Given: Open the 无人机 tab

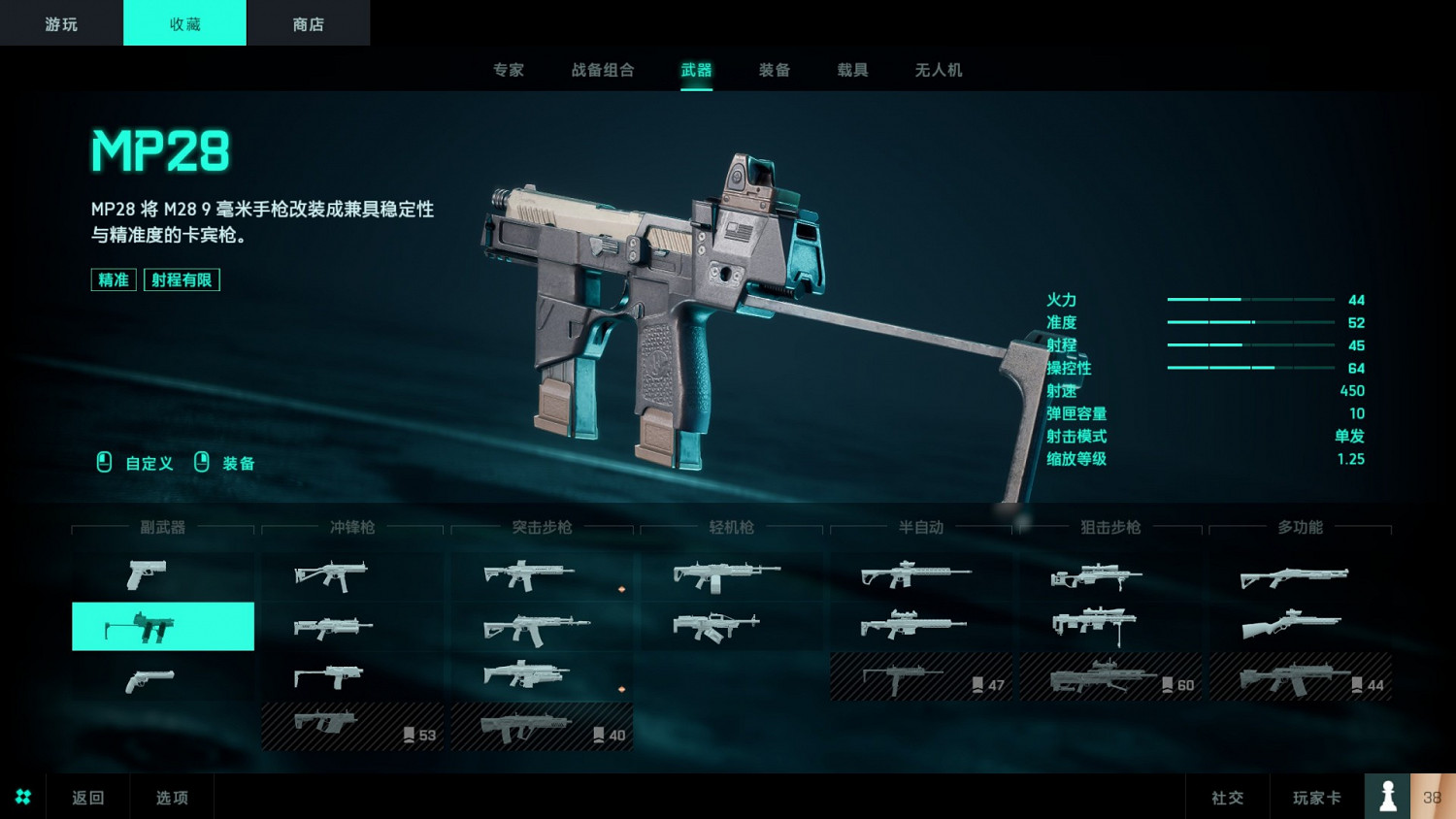Looking at the screenshot, I should coord(937,70).
